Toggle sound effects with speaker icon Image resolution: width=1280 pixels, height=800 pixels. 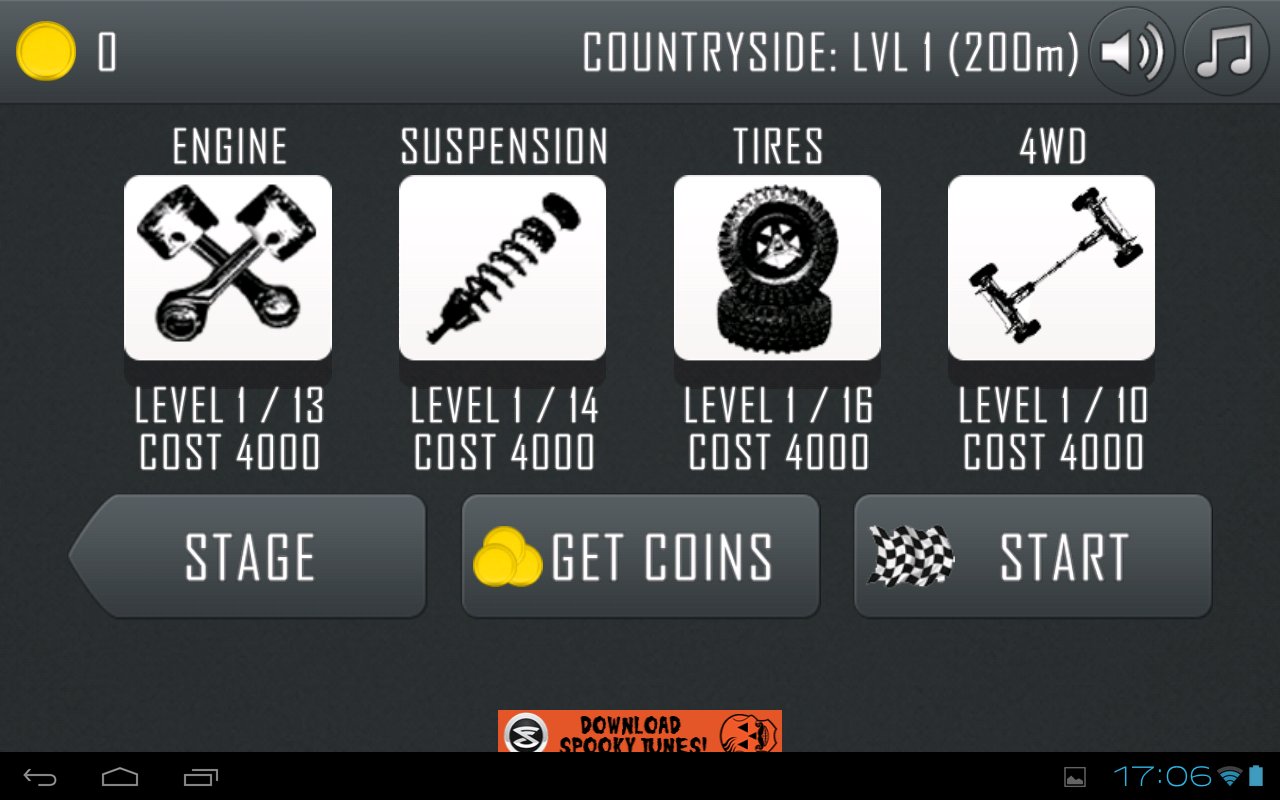coord(1131,52)
